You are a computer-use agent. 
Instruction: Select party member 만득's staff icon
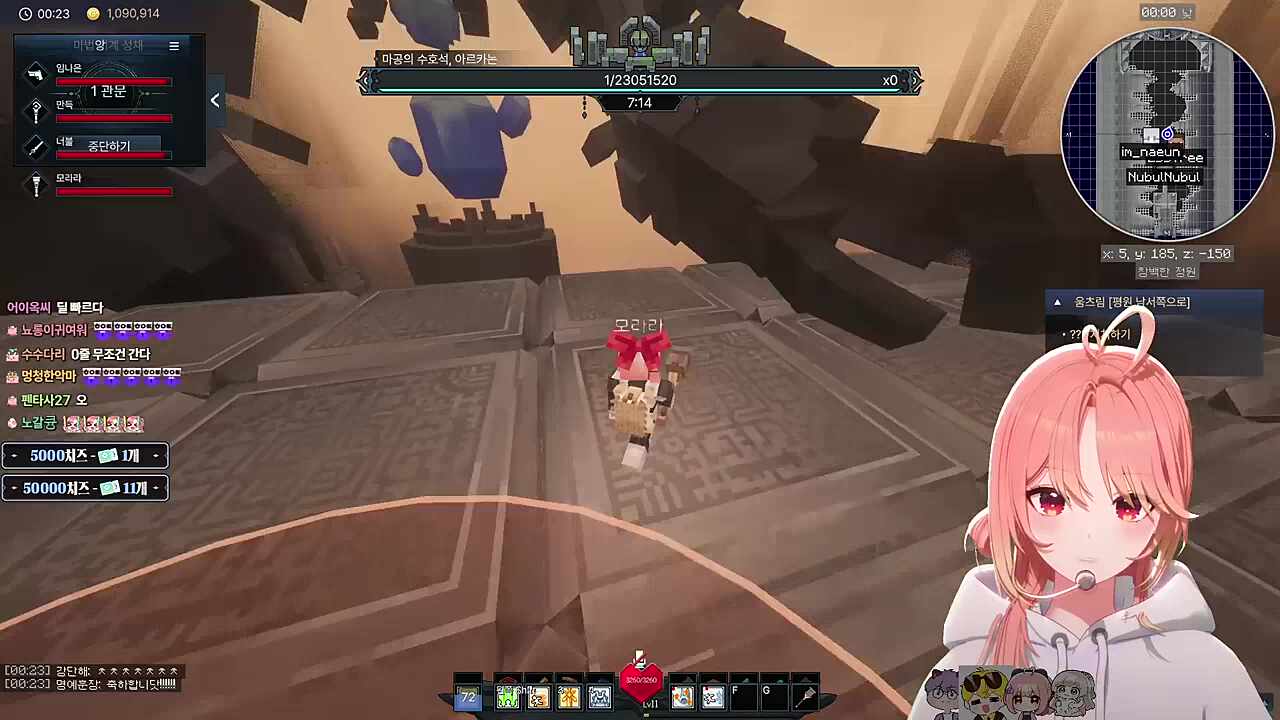(x=36, y=110)
